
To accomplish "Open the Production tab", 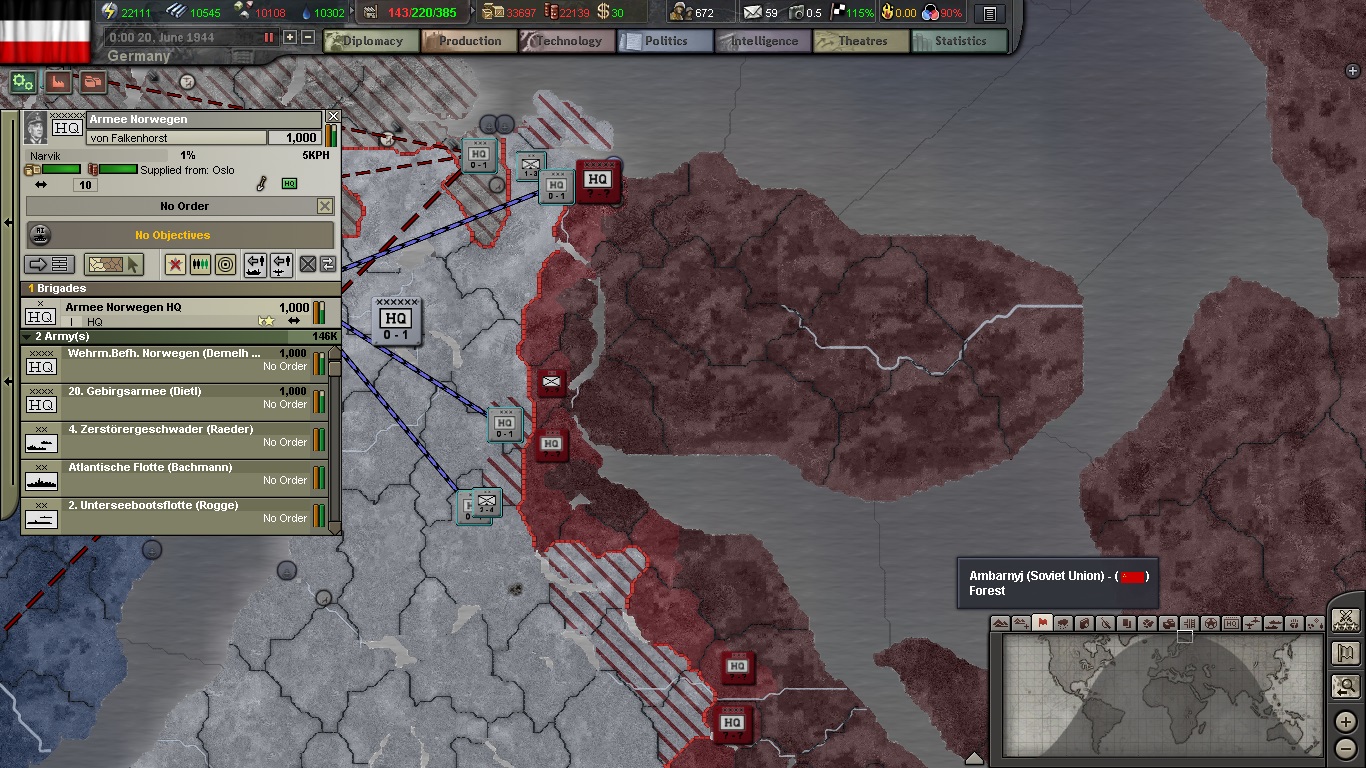I will click(468, 41).
